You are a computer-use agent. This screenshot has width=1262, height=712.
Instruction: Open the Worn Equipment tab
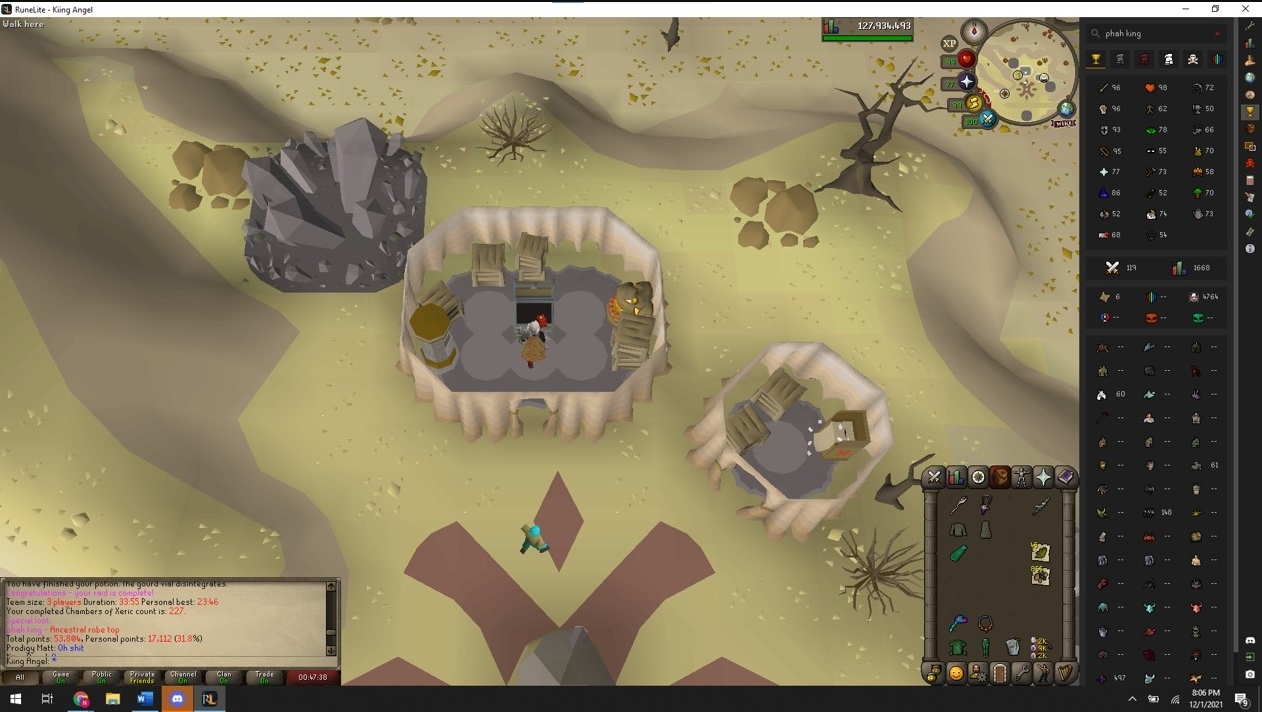[1021, 477]
